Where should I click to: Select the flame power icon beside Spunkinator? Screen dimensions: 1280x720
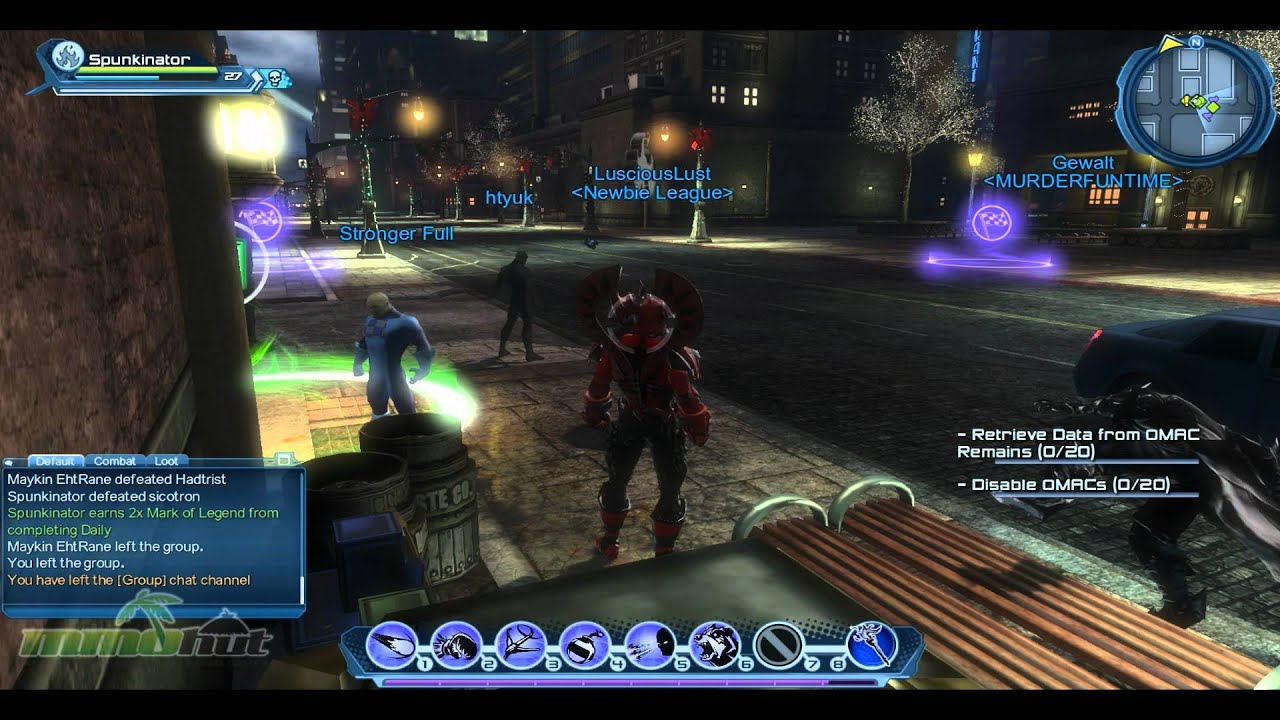coord(67,56)
